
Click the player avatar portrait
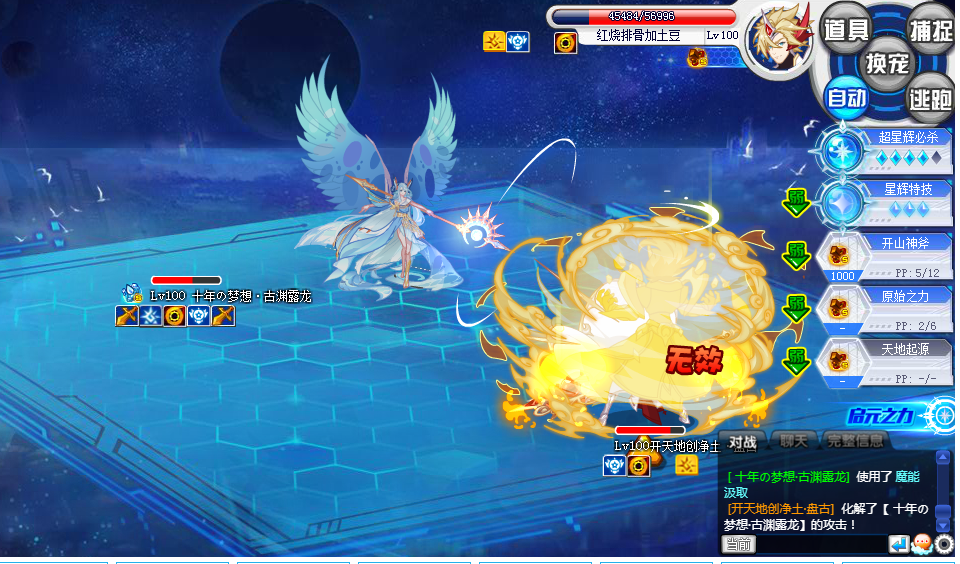coord(777,40)
